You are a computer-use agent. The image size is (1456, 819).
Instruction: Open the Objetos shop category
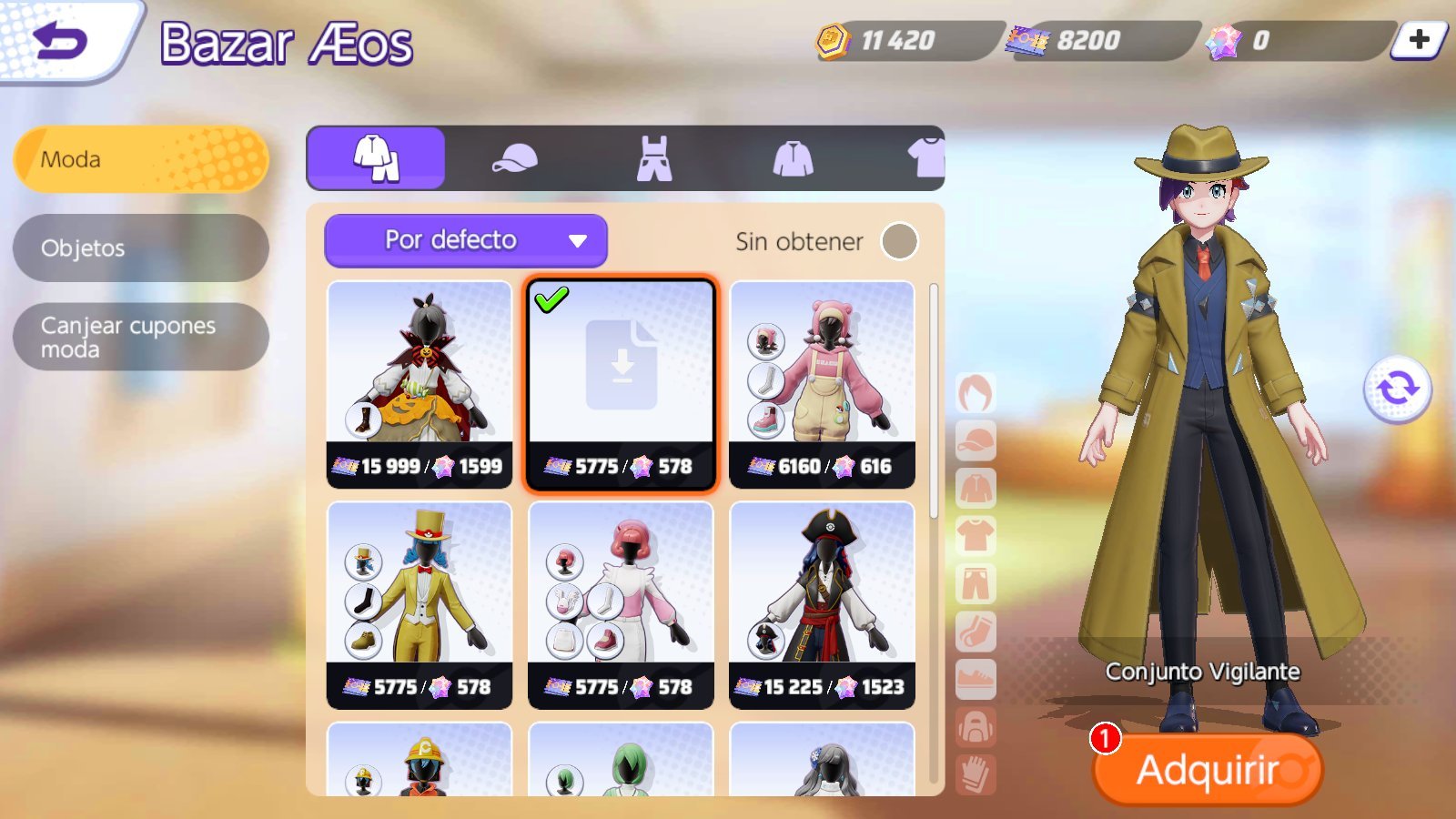coord(141,248)
